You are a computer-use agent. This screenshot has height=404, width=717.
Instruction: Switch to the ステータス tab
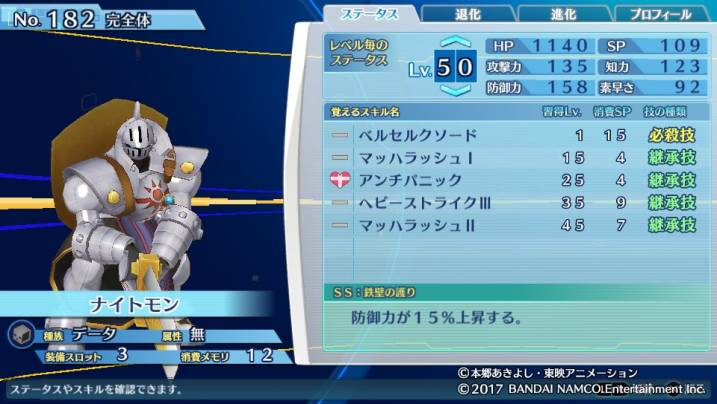[369, 14]
